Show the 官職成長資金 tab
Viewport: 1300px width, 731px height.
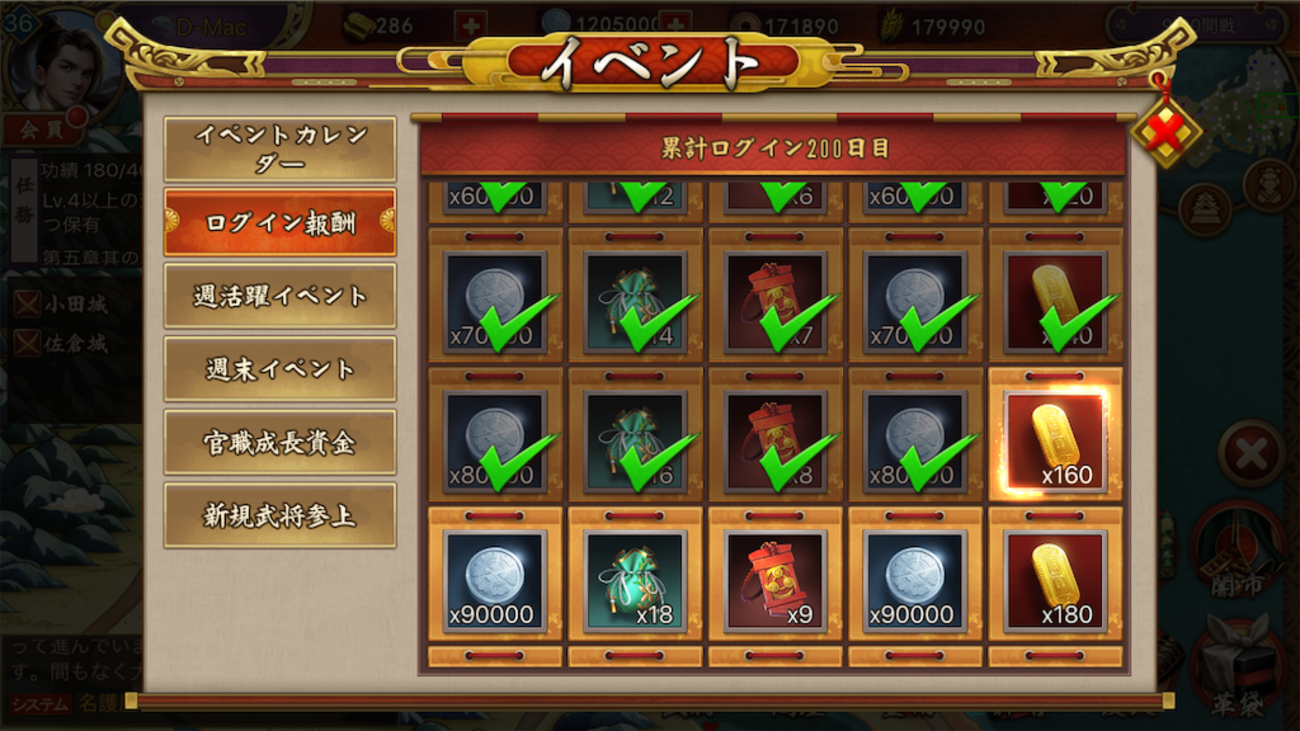click(280, 442)
